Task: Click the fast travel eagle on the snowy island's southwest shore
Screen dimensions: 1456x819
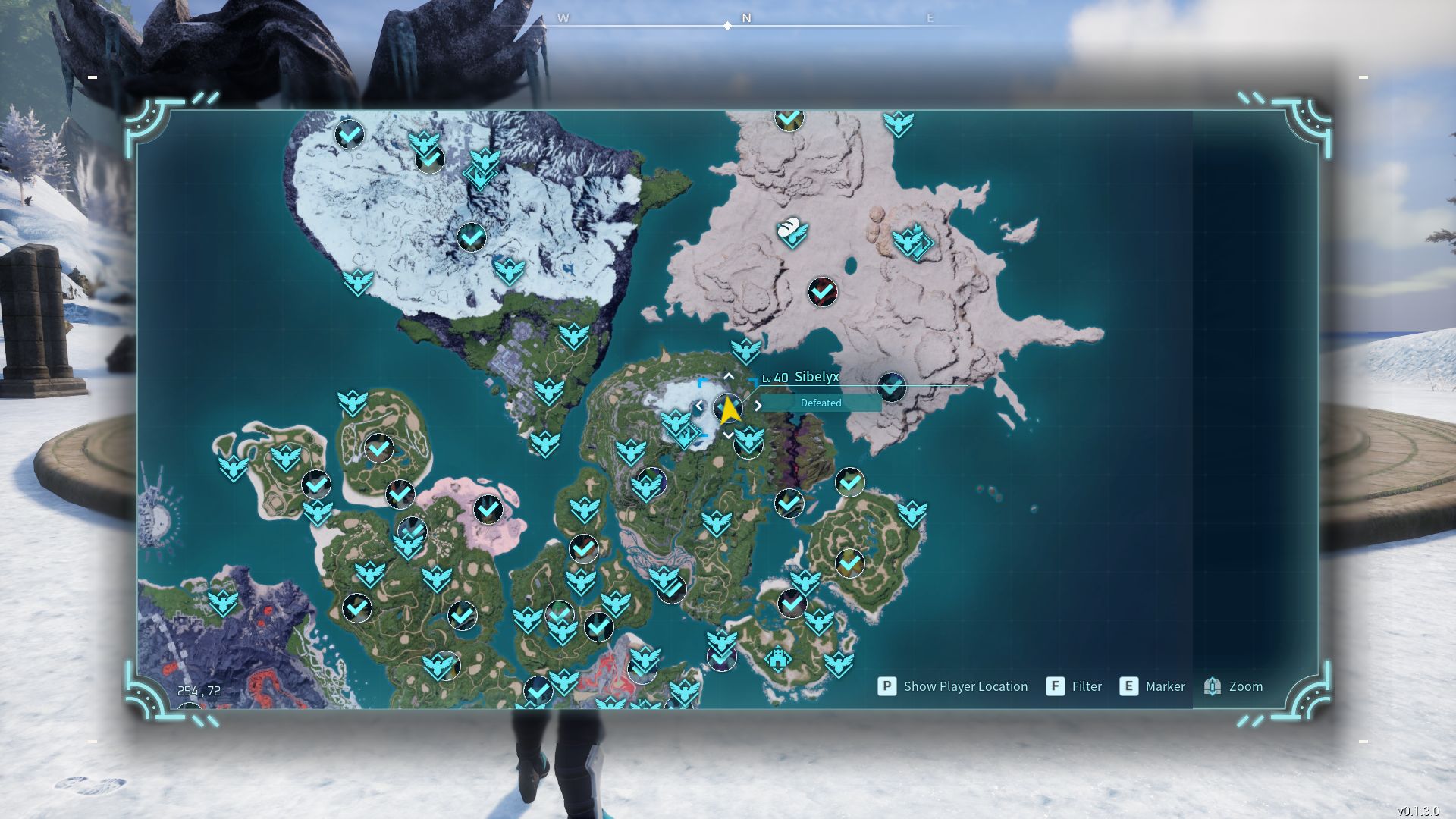Action: pos(357,281)
